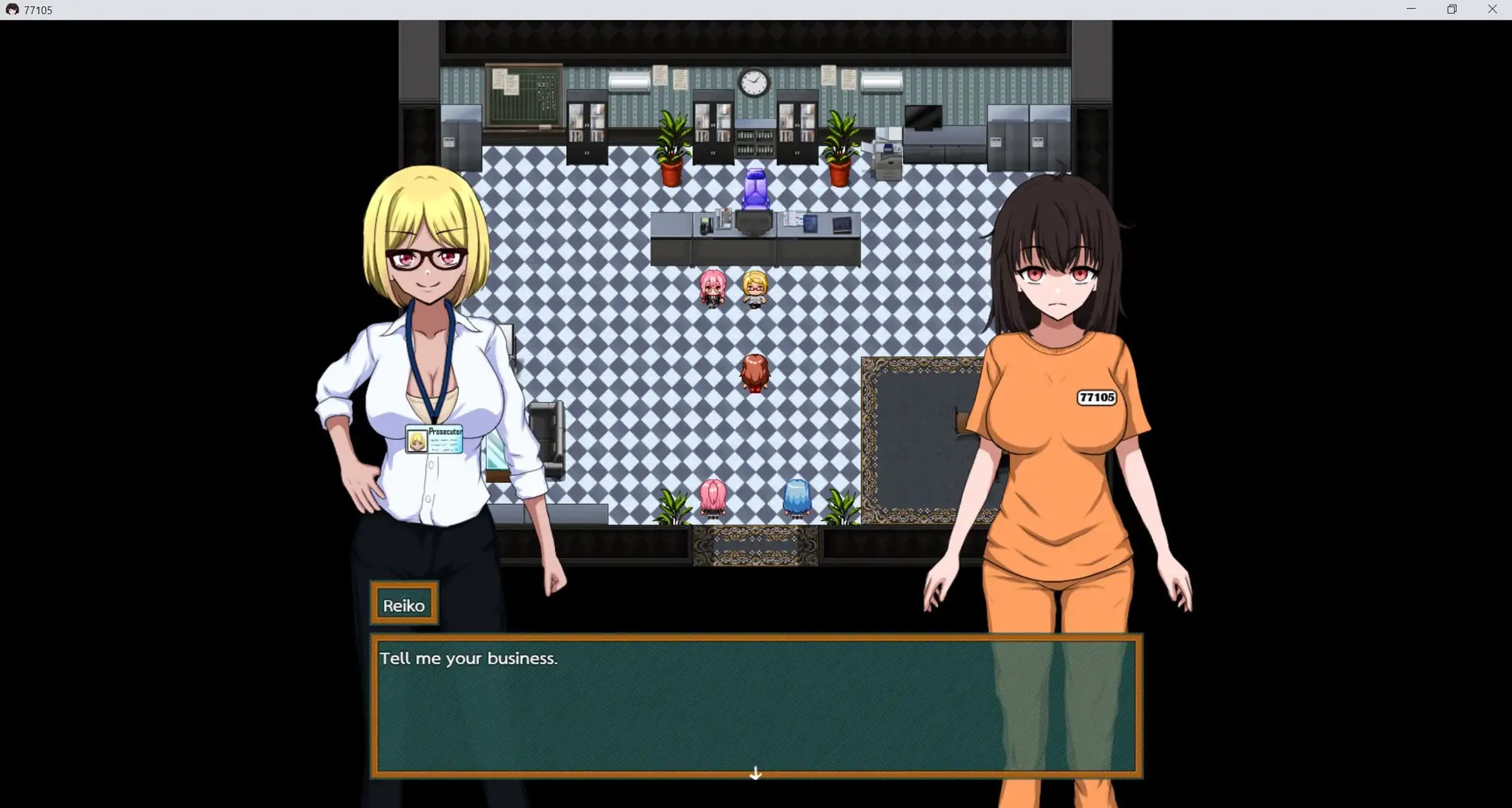Close the 77105 game window
The width and height of the screenshot is (1512, 808).
[1492, 9]
